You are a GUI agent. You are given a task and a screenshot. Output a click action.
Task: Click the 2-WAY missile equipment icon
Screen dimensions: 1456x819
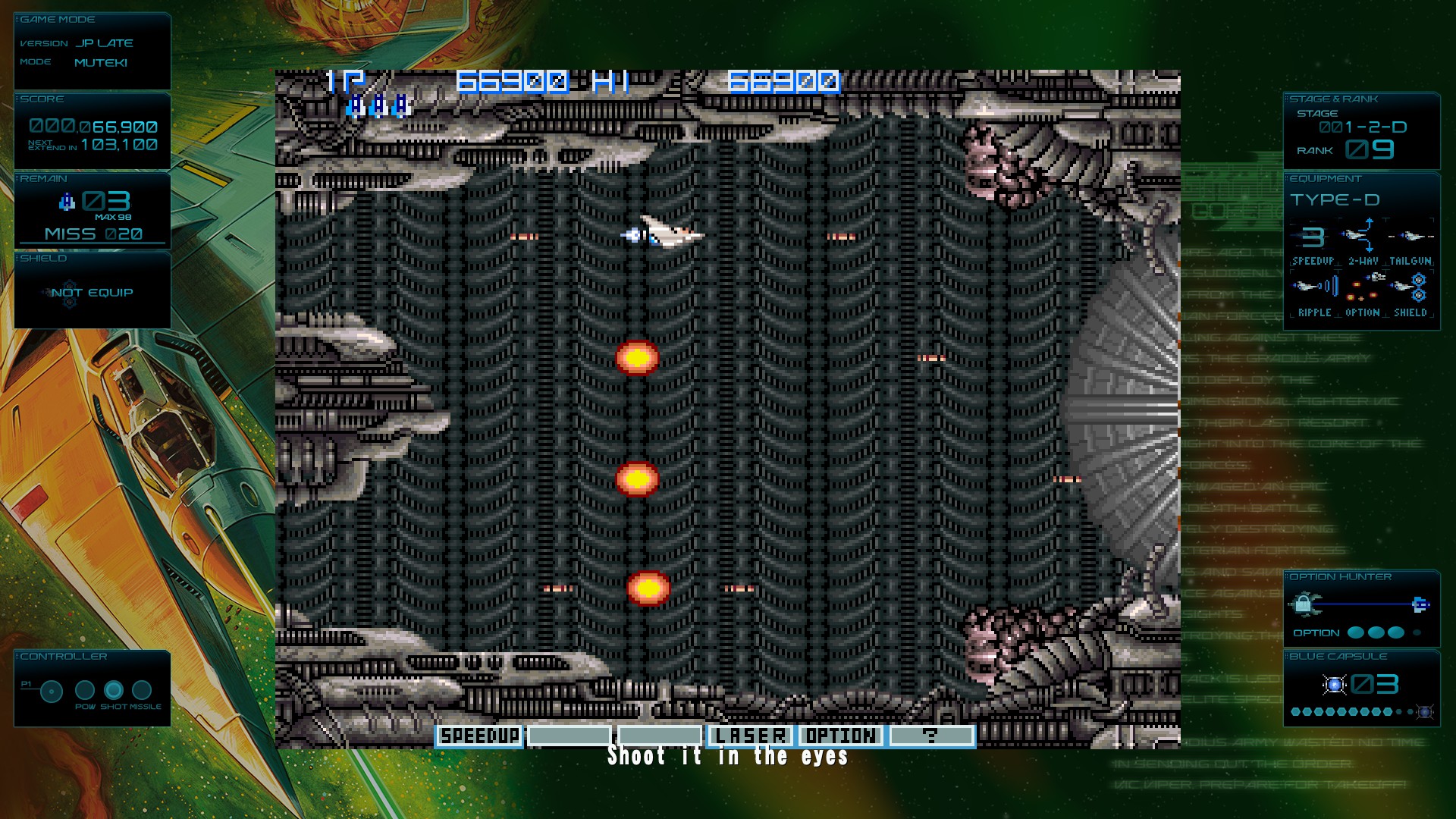1363,237
